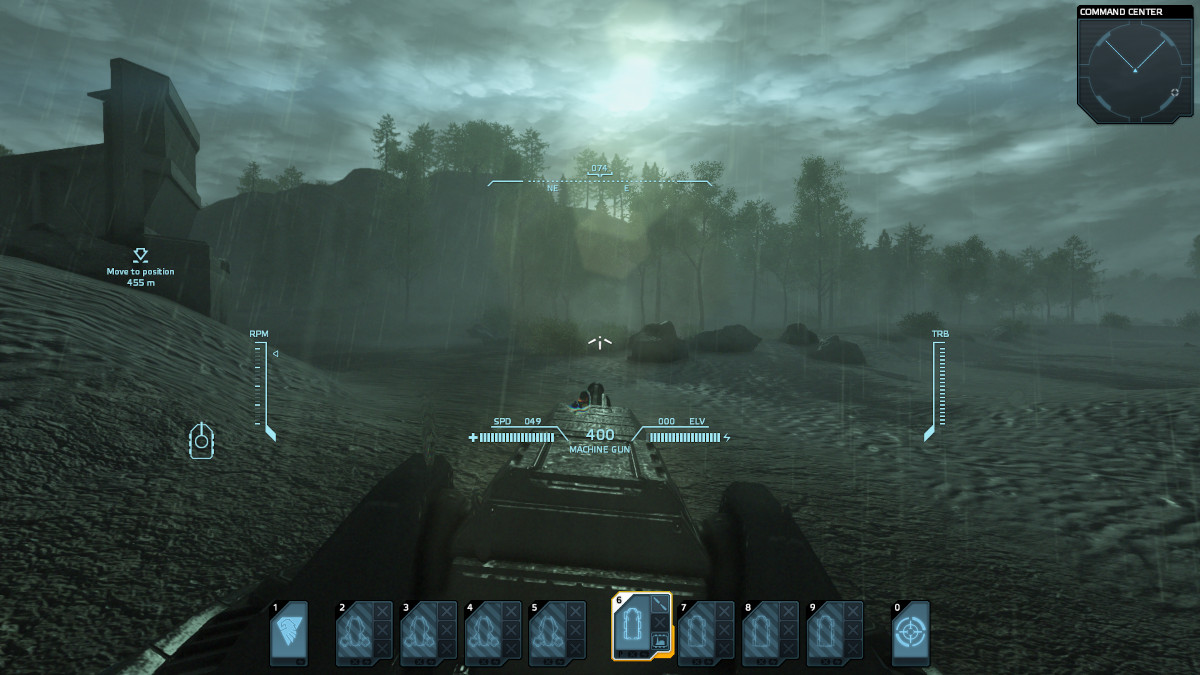Switch to ground vehicle slot 8
This screenshot has height=675, width=1200.
click(761, 633)
